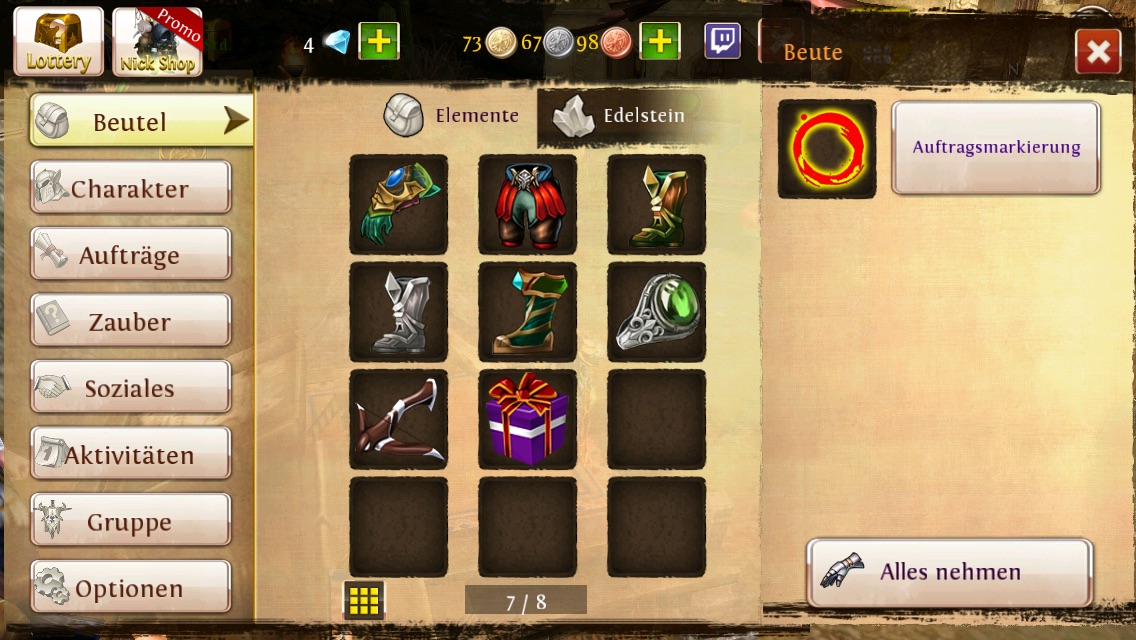This screenshot has height=640, width=1136.
Task: Select the crossbow in the bag
Action: (398, 419)
